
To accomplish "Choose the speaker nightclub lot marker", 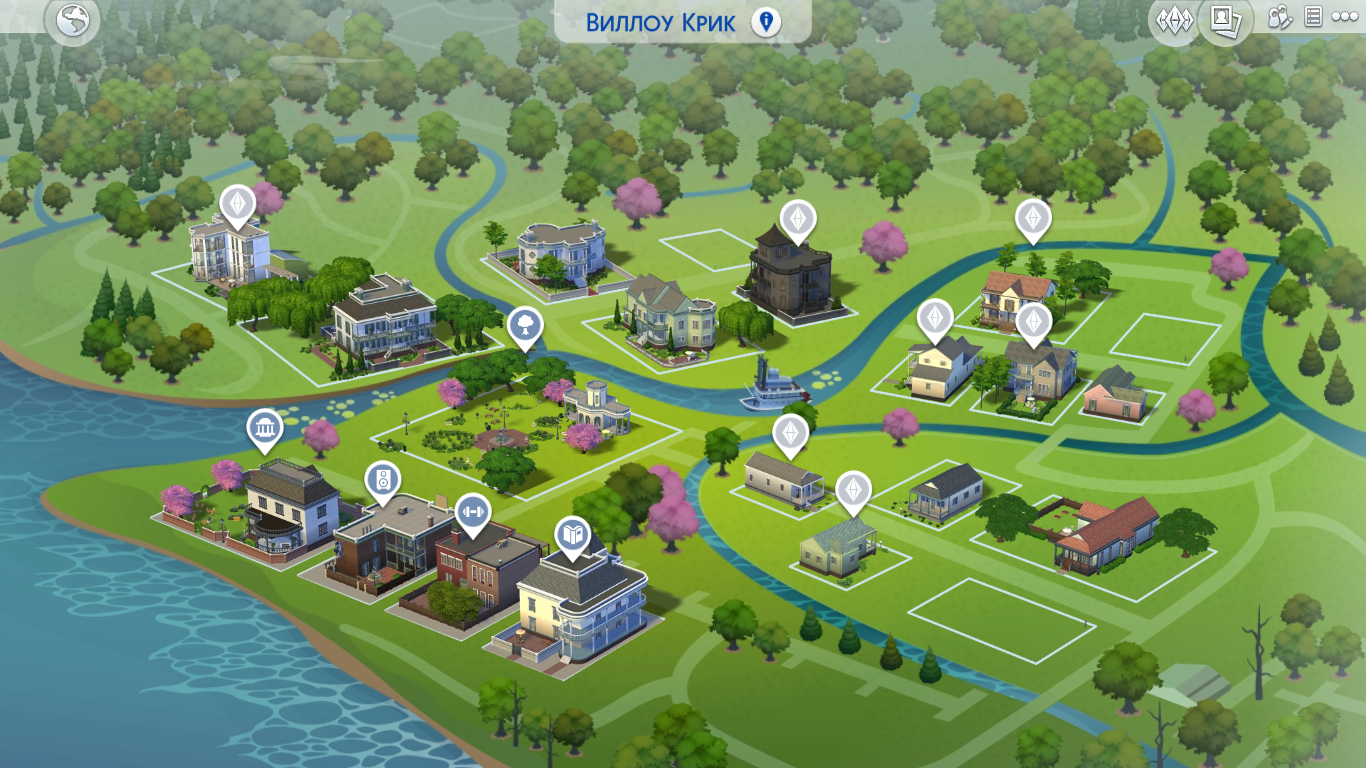I will [x=382, y=480].
